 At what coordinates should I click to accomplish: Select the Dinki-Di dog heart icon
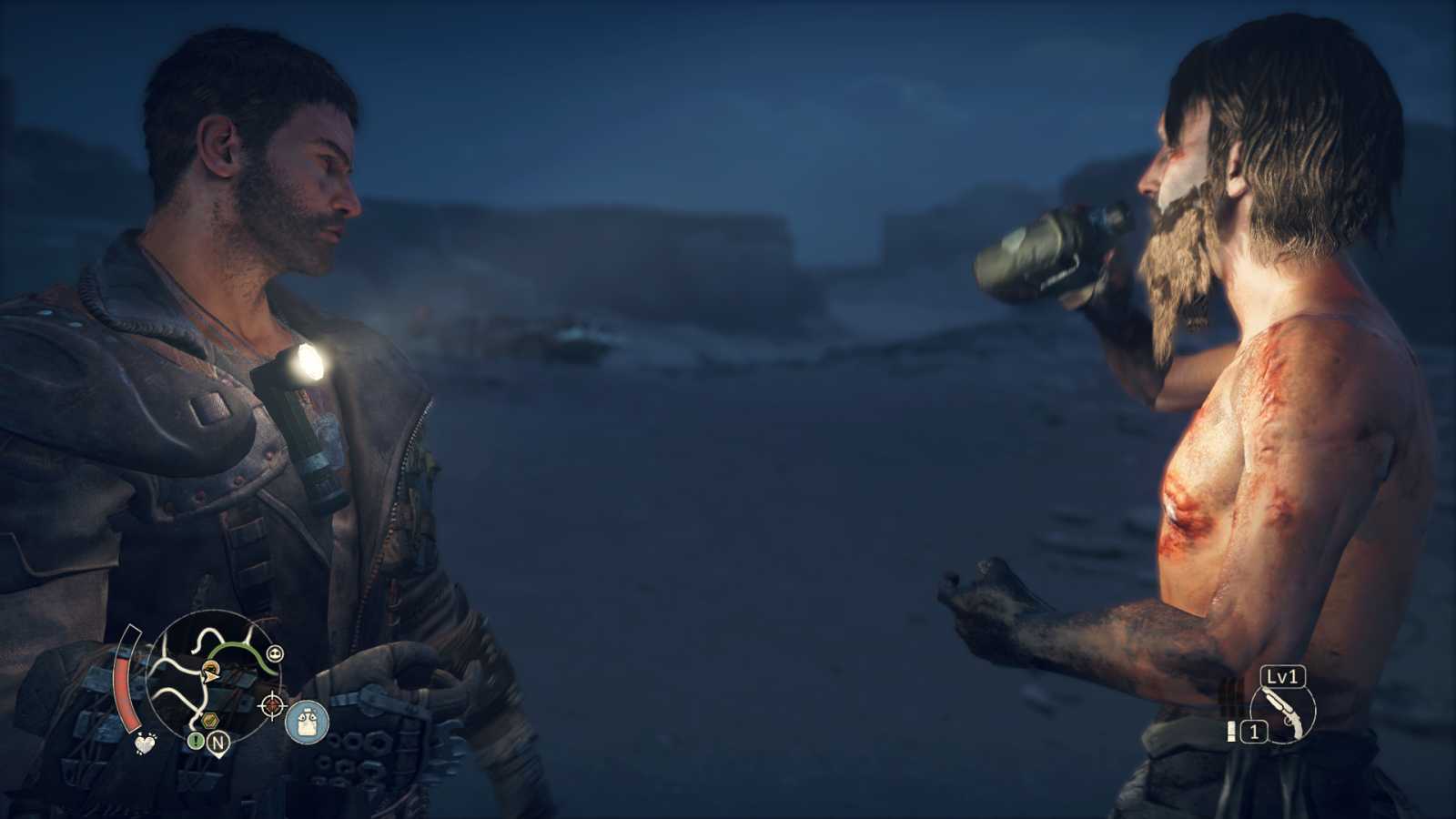(144, 743)
